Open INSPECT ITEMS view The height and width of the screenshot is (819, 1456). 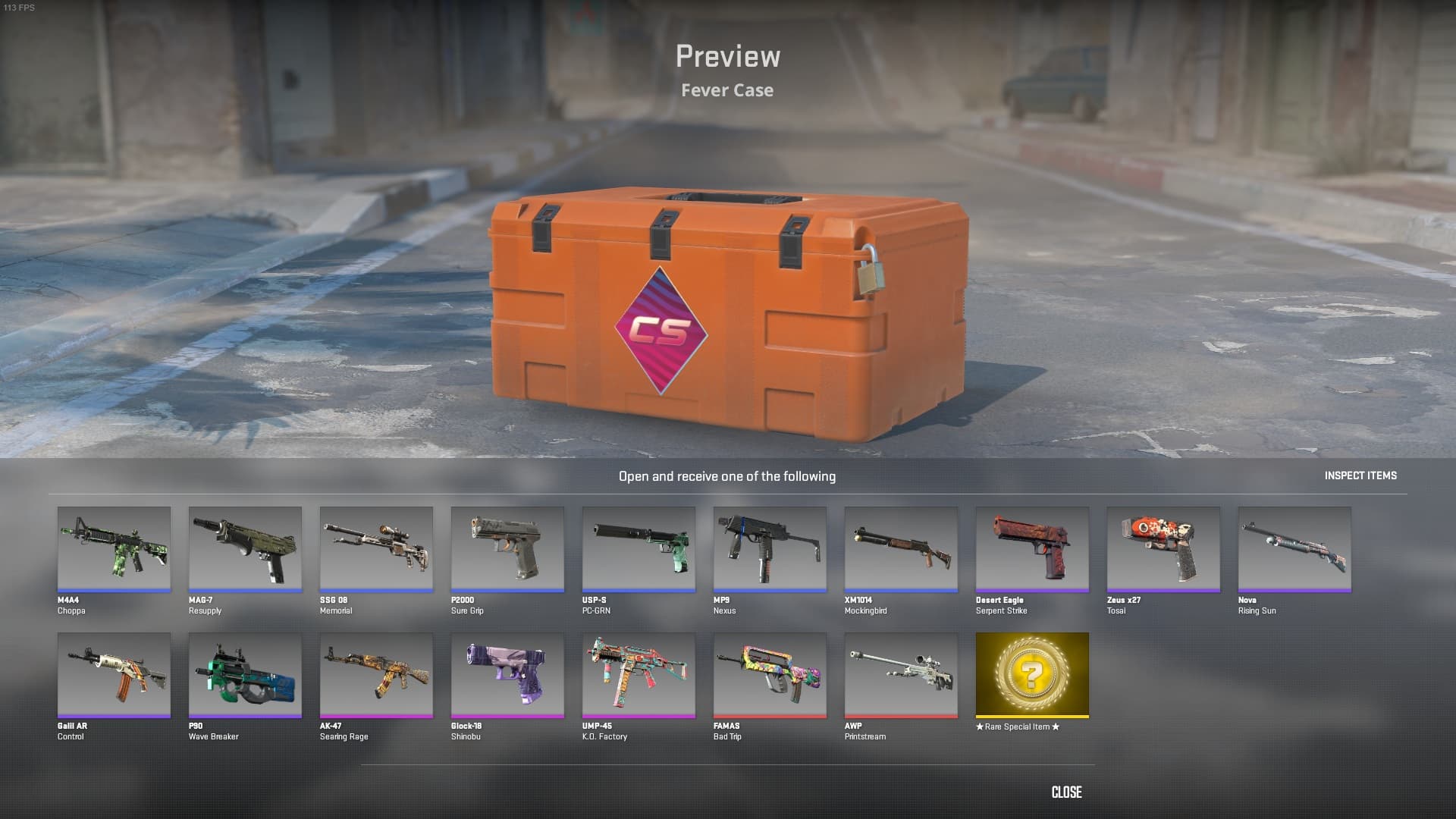point(1360,475)
